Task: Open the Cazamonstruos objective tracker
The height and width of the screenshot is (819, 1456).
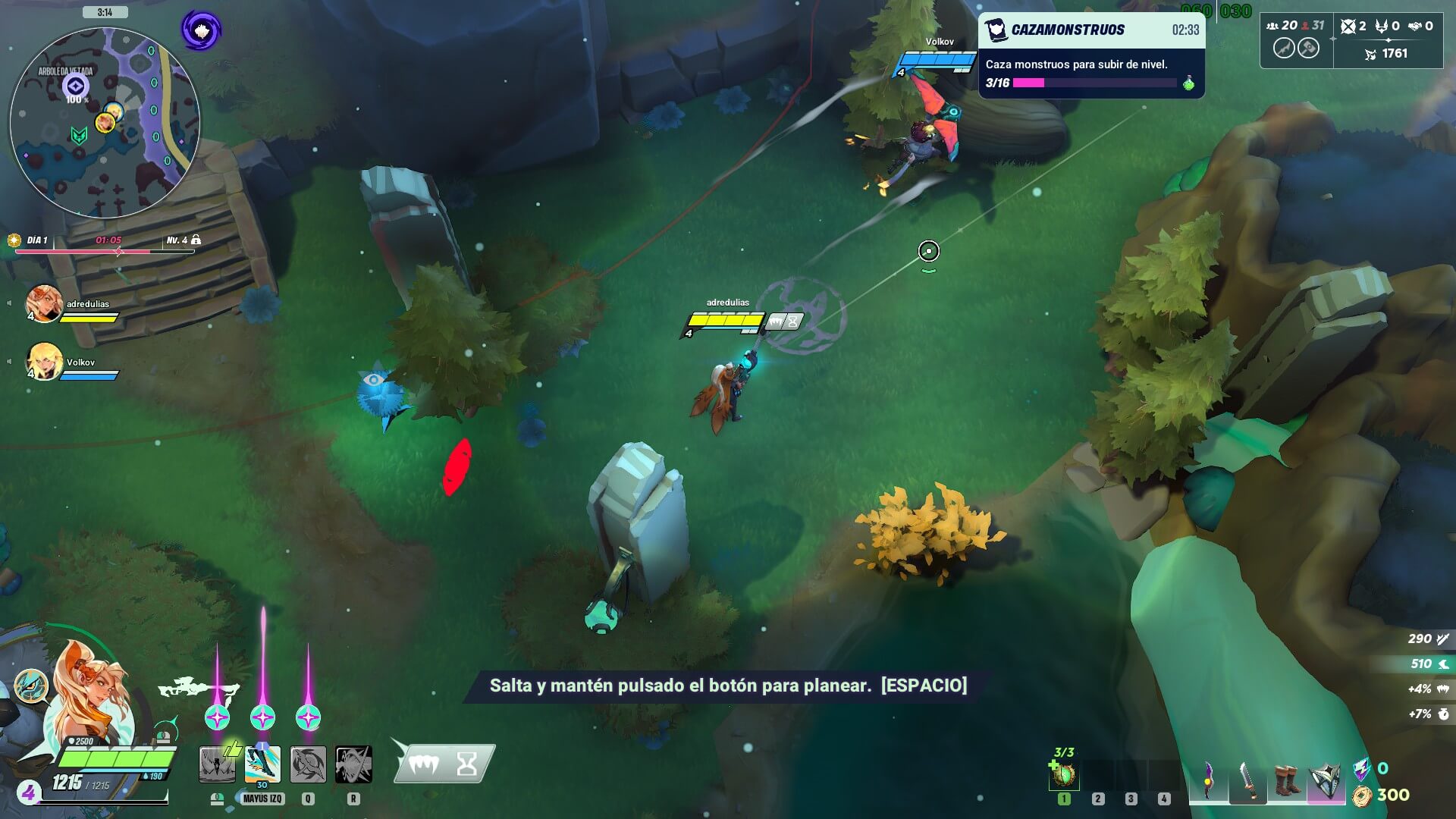Action: [1091, 55]
